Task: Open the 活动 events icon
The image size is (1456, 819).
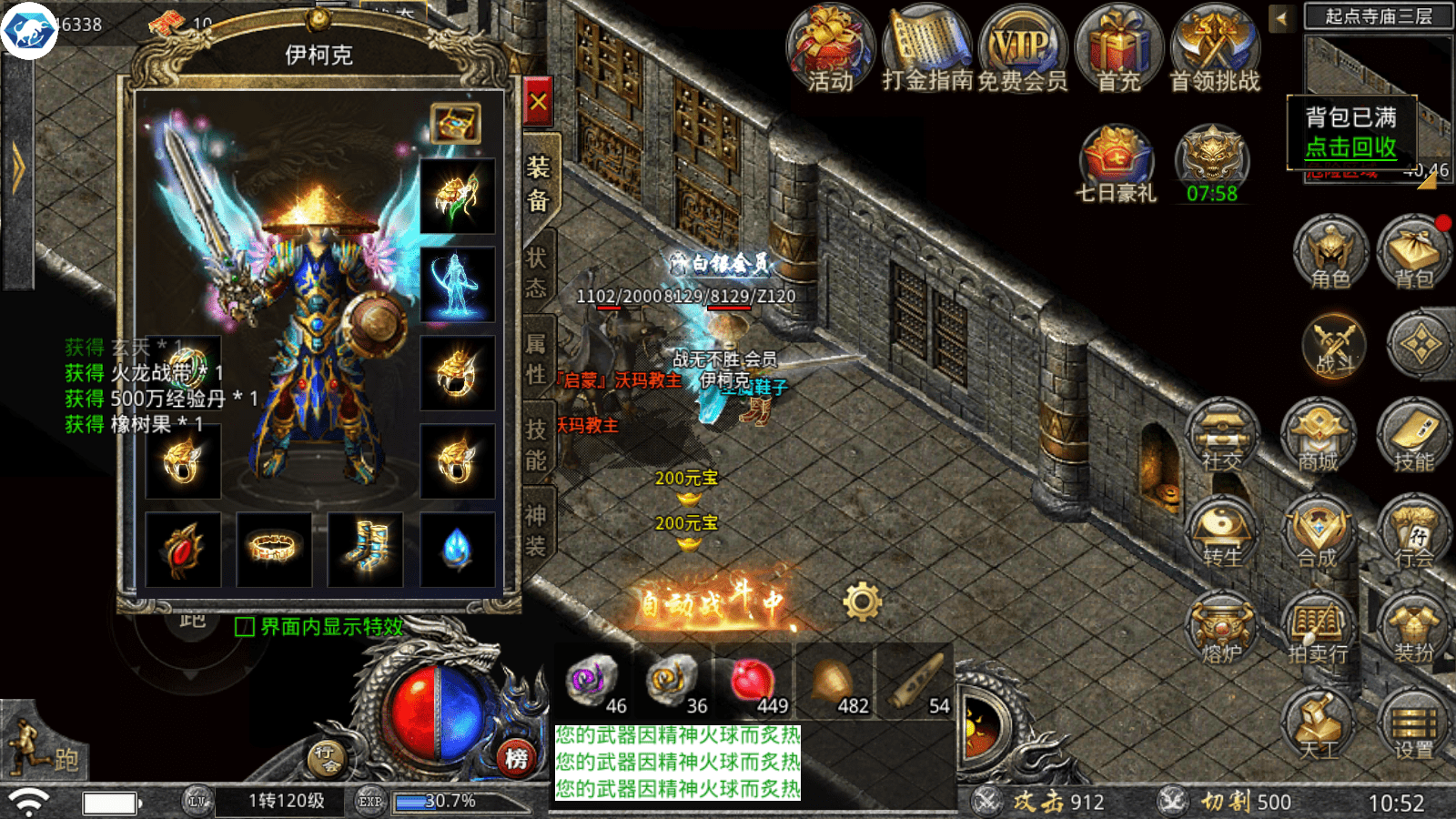Action: 829,50
